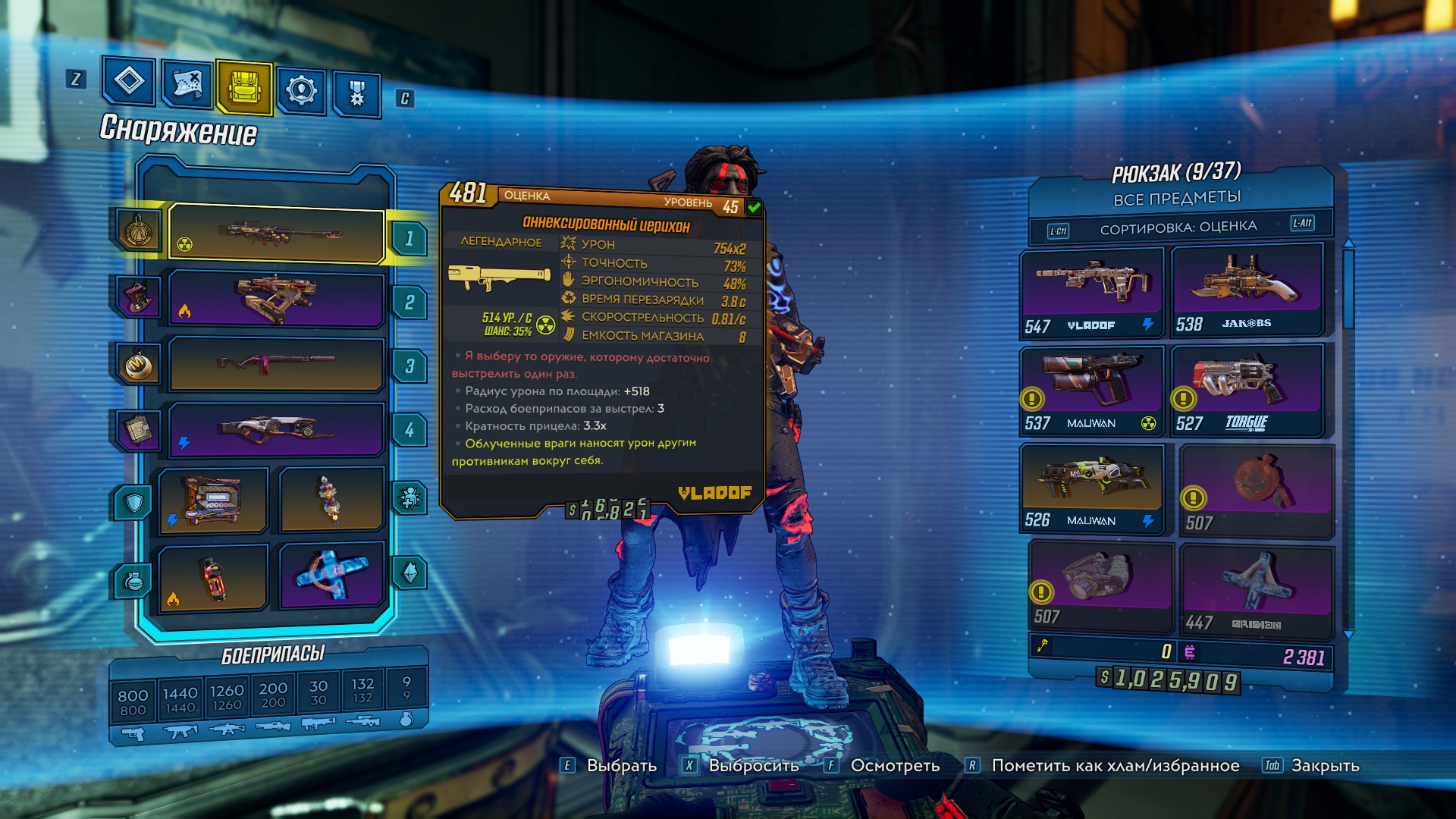Pick the 538 Jakobs weapon in backpack
Screen dimensions: 1456x819
pos(1246,290)
